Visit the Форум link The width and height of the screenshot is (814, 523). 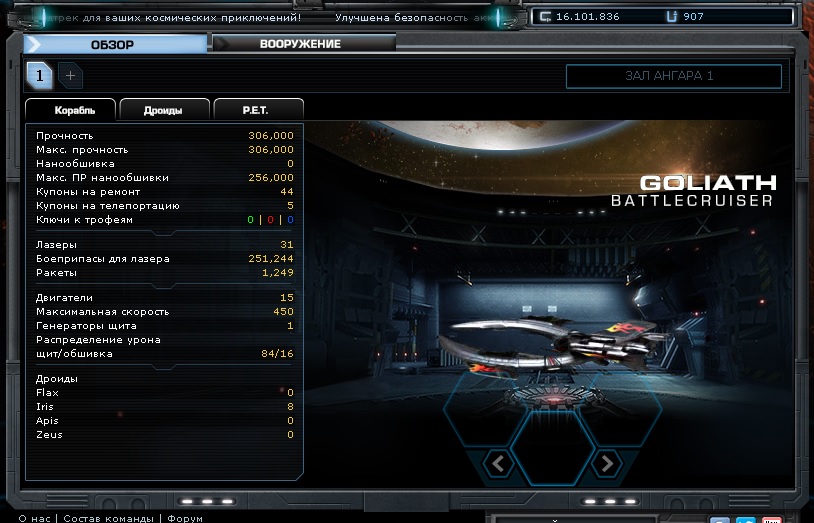185,518
